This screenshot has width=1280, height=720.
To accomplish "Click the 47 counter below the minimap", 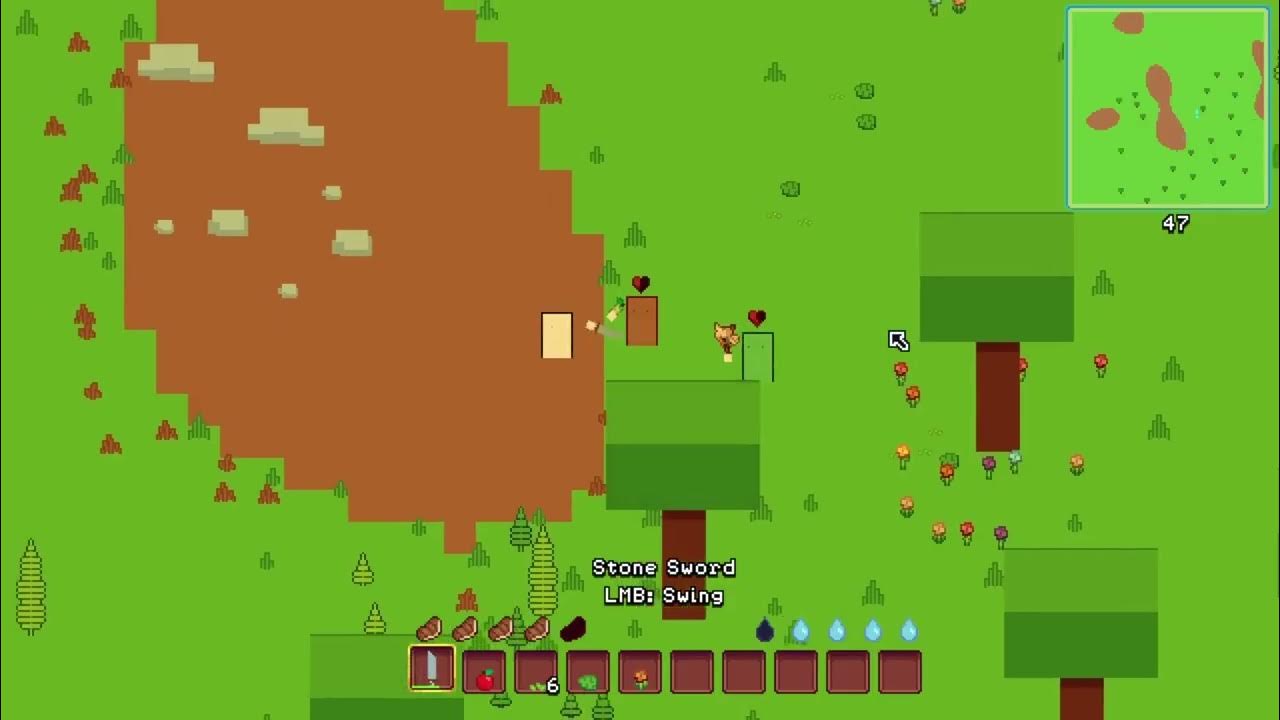I will 1176,225.
